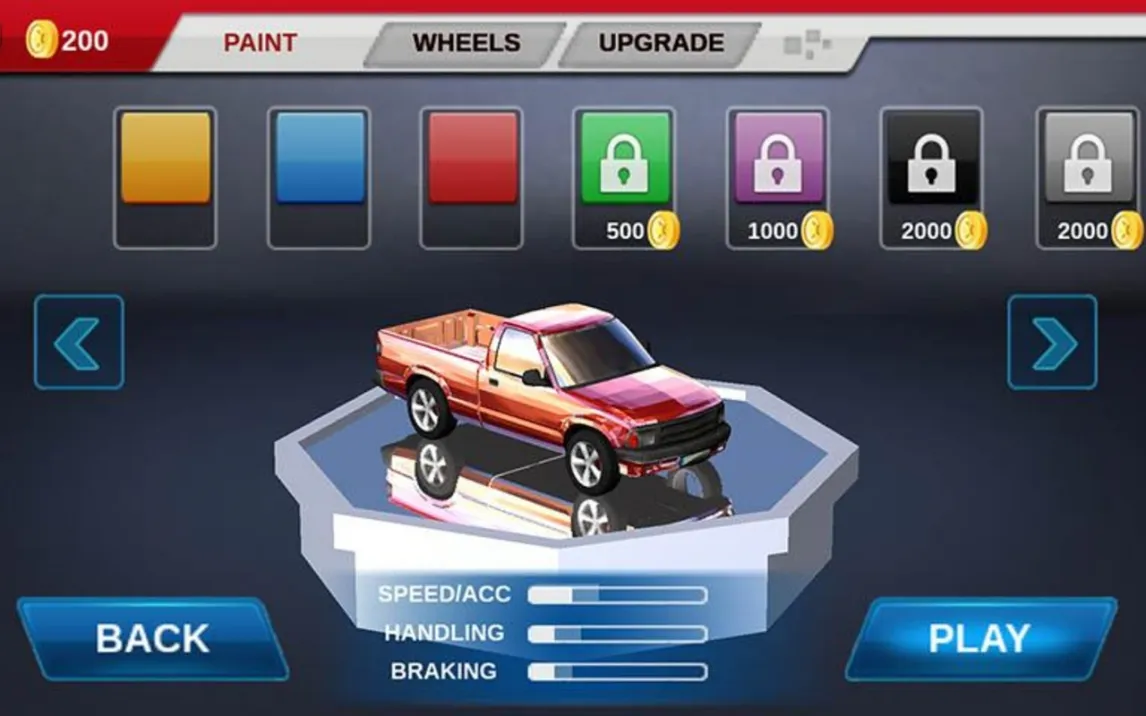Select the Upgrade tab
1146x716 pixels.
point(660,43)
